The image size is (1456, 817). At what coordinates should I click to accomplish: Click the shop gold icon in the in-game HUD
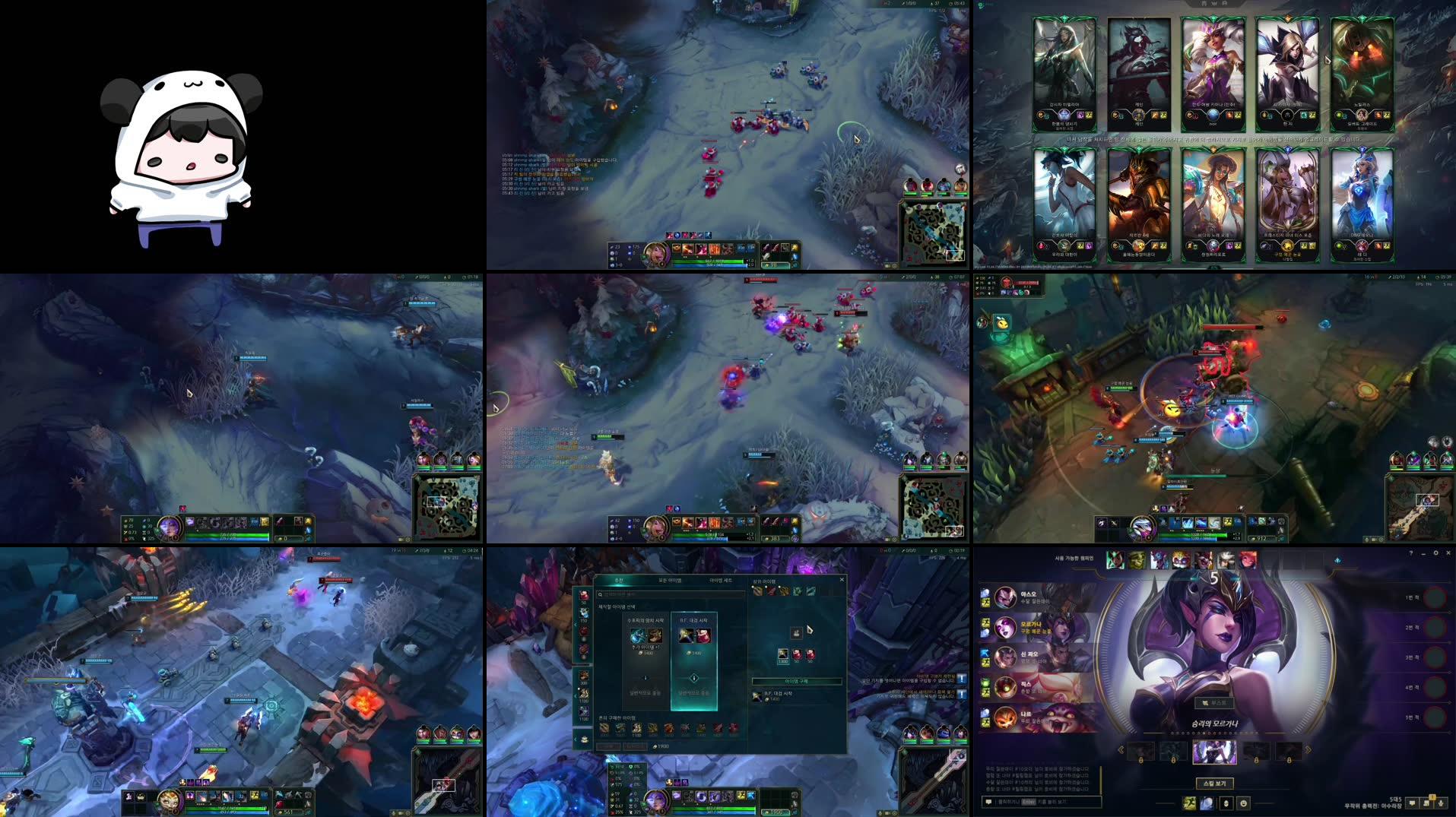click(x=766, y=811)
